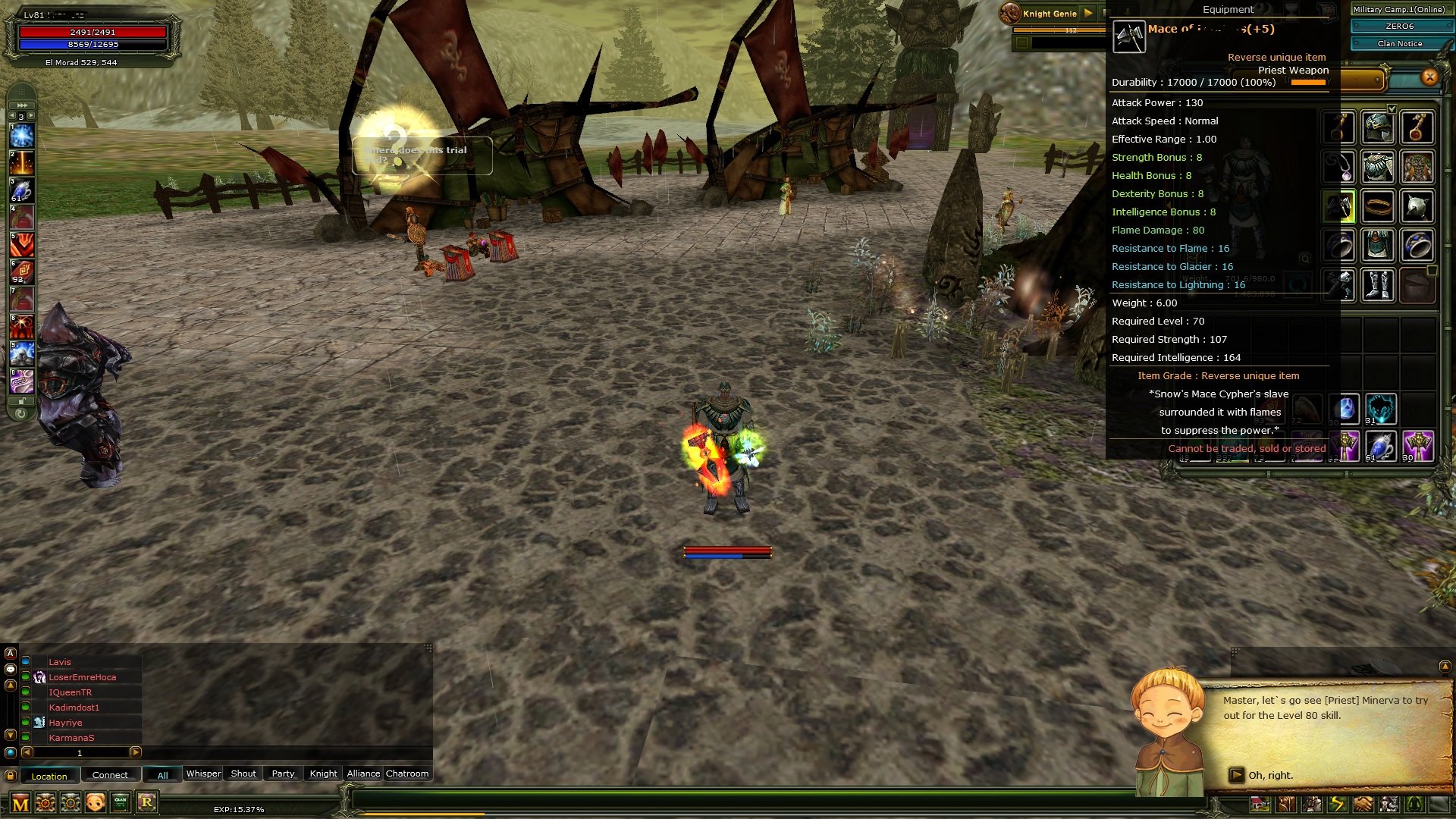Select the Party chat tab
1456x819 pixels.
coord(283,773)
